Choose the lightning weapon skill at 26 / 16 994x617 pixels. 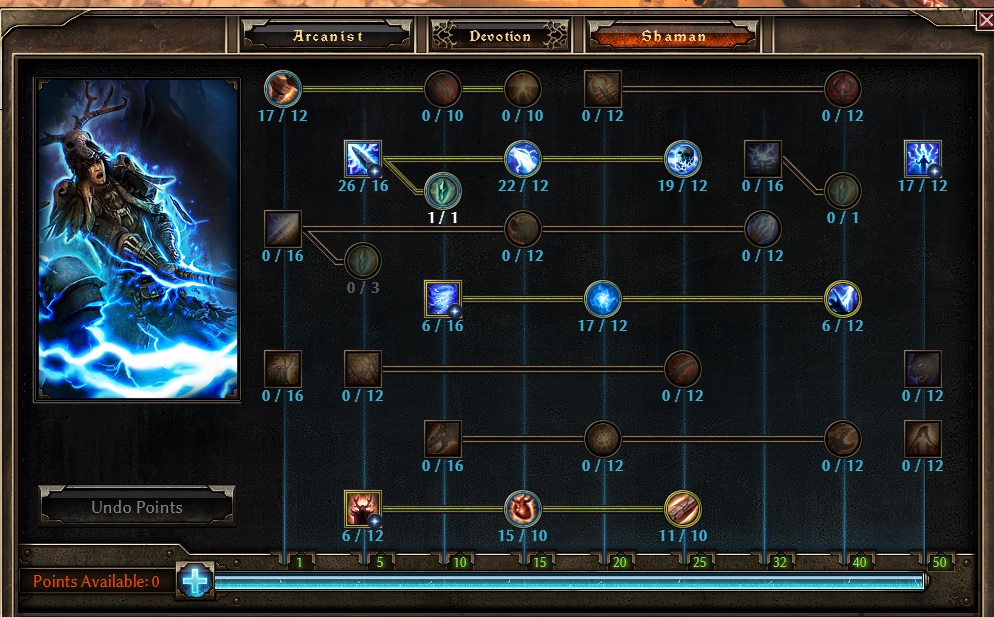click(x=363, y=159)
